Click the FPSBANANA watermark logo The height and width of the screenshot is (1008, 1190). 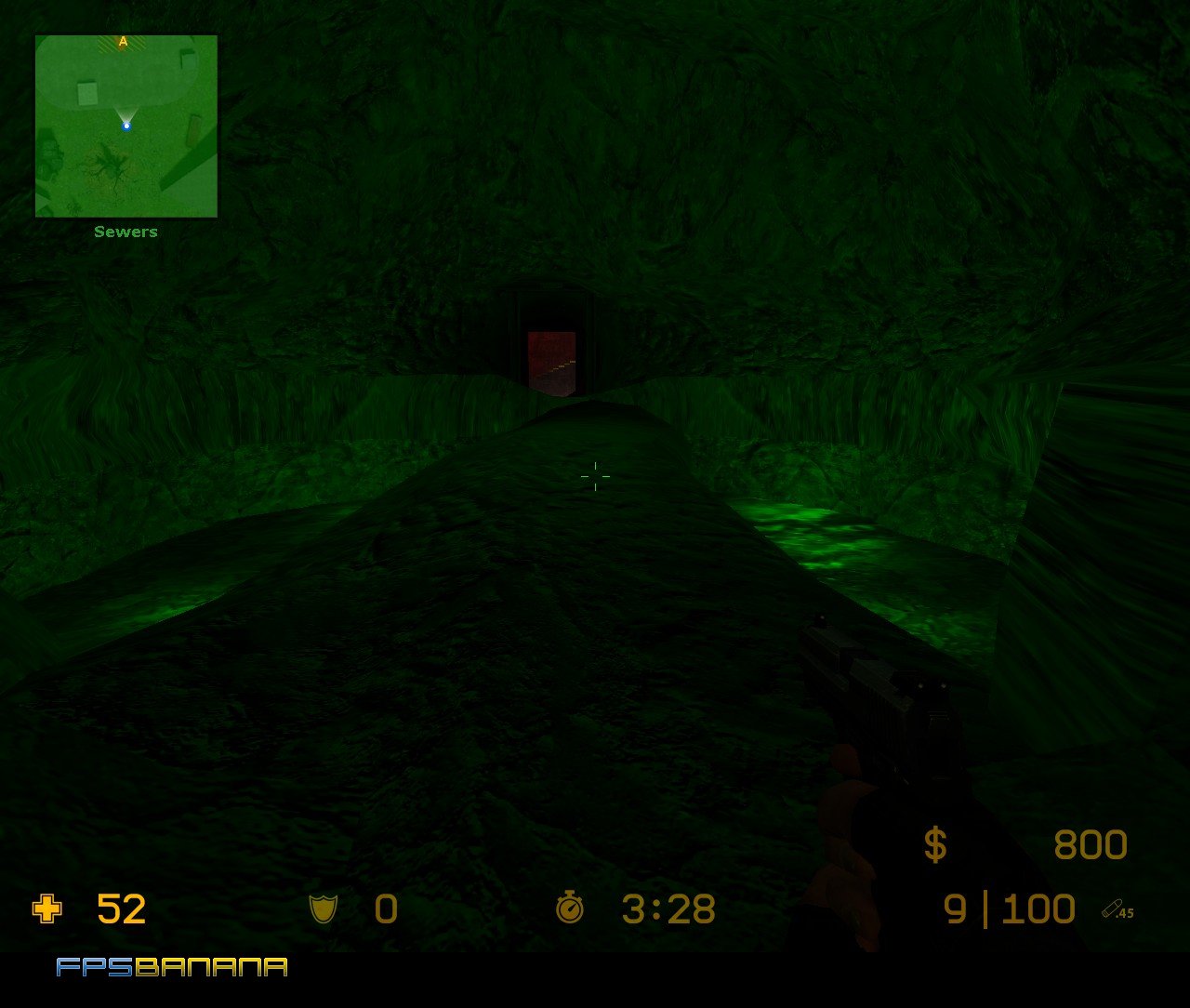[x=170, y=969]
